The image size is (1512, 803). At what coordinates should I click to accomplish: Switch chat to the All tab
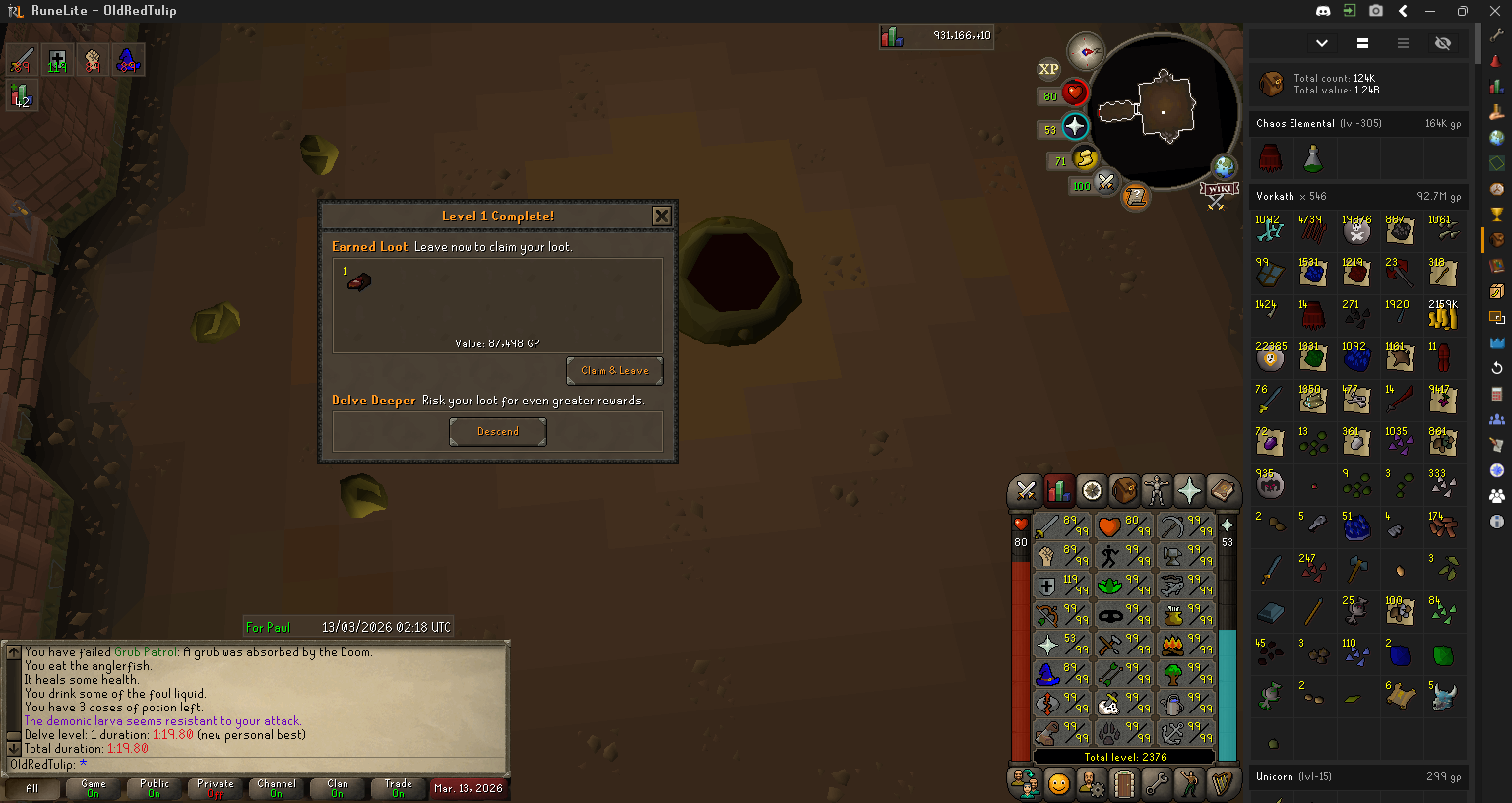pos(32,788)
